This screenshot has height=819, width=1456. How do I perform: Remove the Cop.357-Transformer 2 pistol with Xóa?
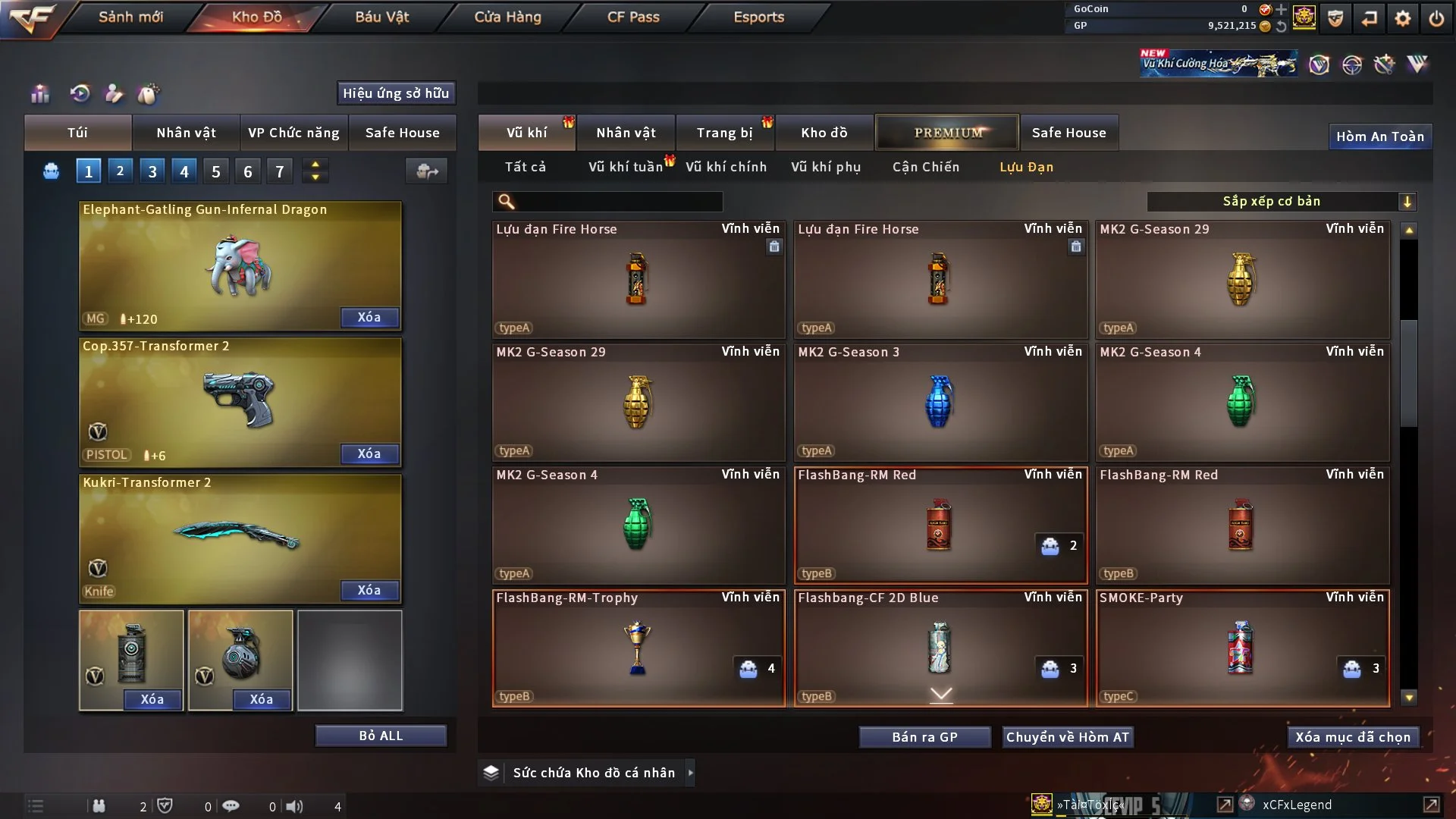pyautogui.click(x=369, y=453)
